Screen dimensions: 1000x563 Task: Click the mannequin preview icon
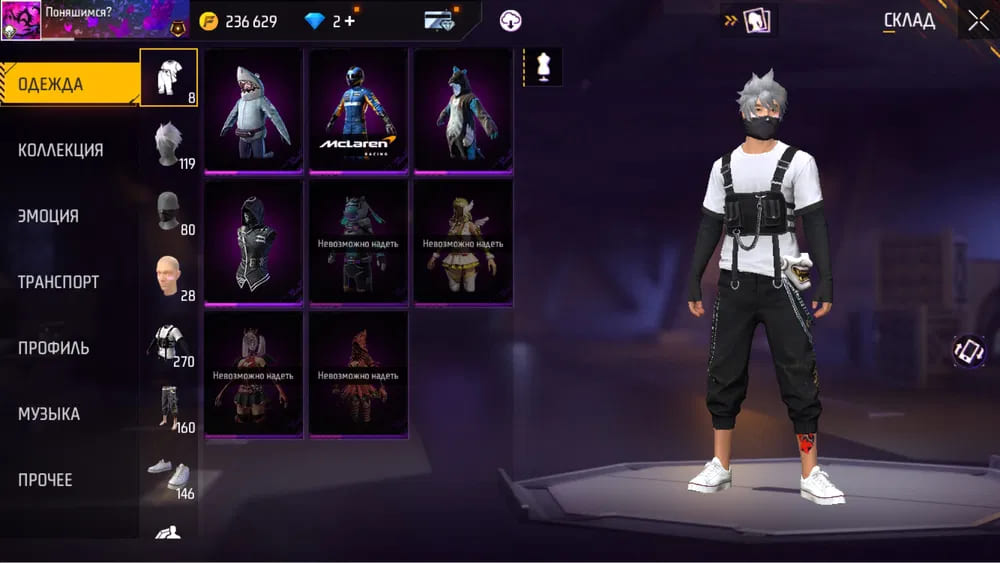click(543, 67)
